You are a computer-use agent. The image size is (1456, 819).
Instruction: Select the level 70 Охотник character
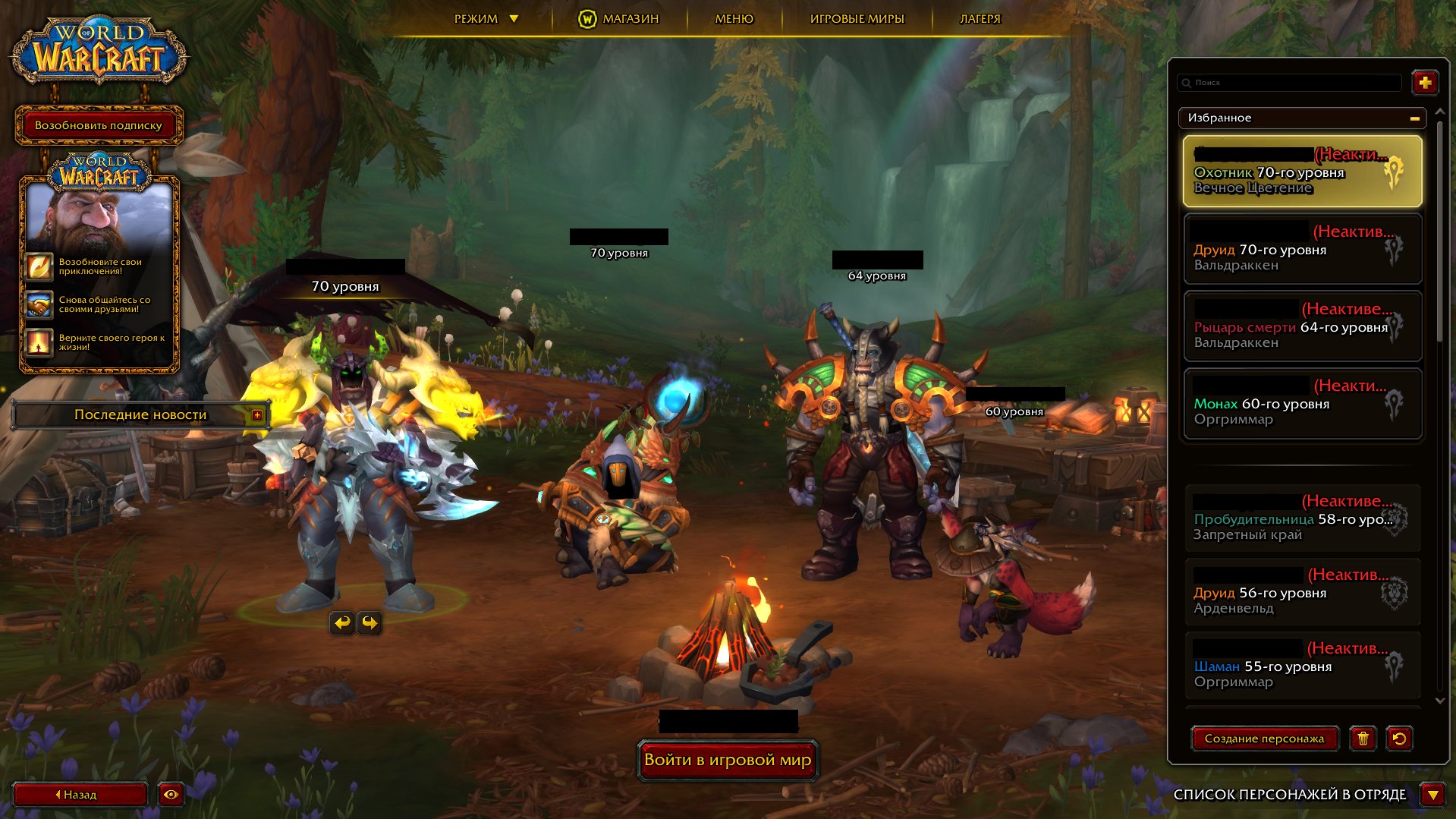(x=1302, y=172)
